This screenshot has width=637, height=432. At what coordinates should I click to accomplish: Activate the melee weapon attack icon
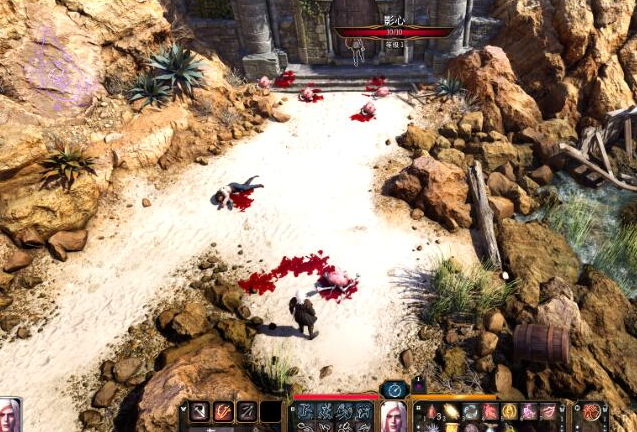coord(200,411)
